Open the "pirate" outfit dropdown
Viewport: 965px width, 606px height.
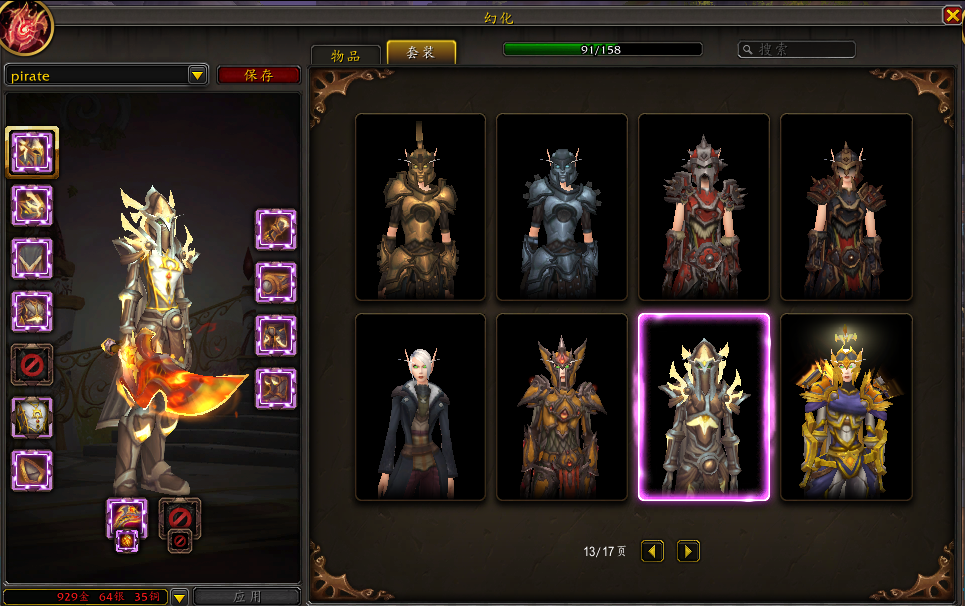point(197,75)
